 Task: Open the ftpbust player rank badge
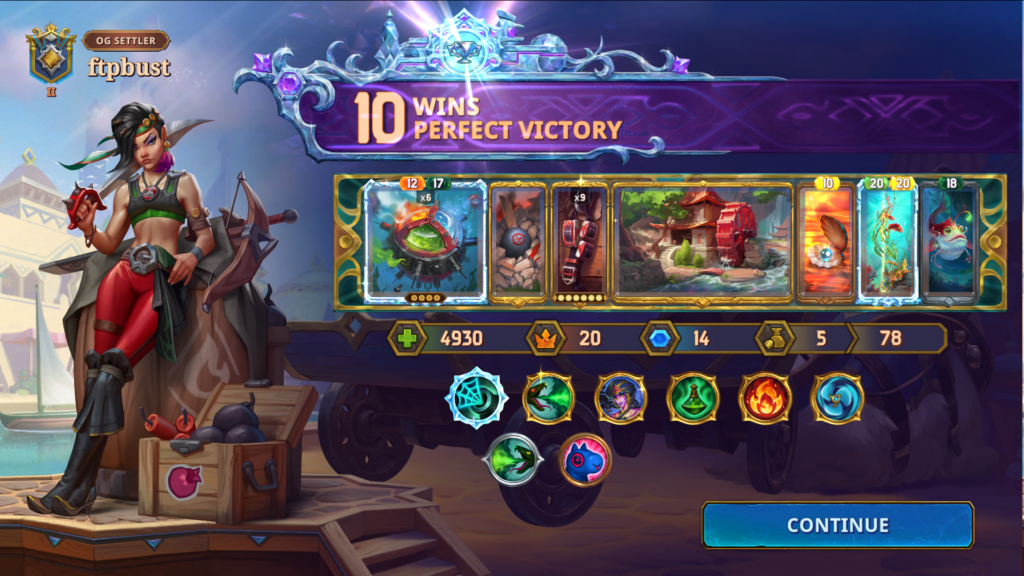(50, 56)
